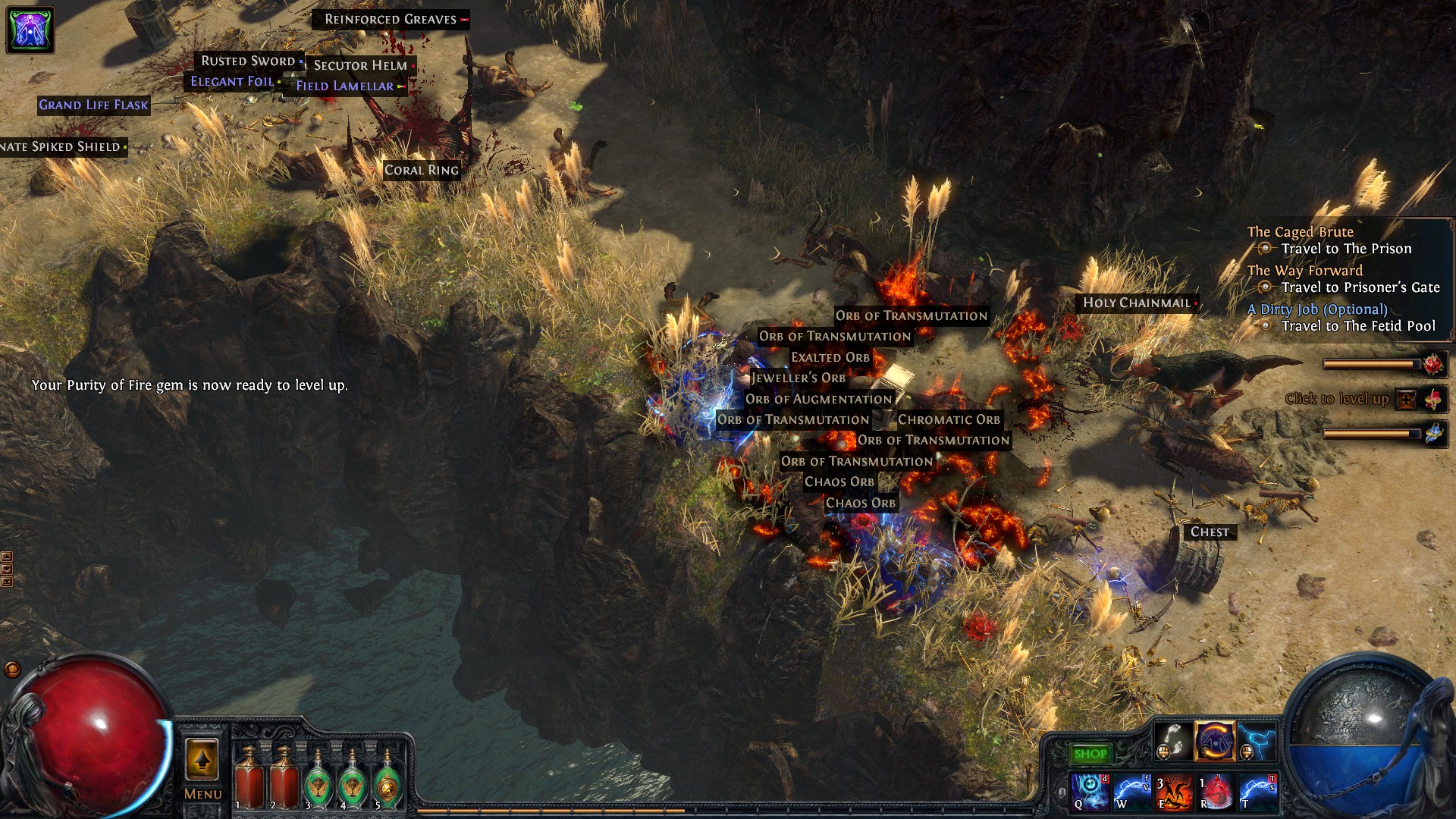Image resolution: width=1456 pixels, height=819 pixels.
Task: Activate the Q orb lightning skill
Action: coord(1090,791)
